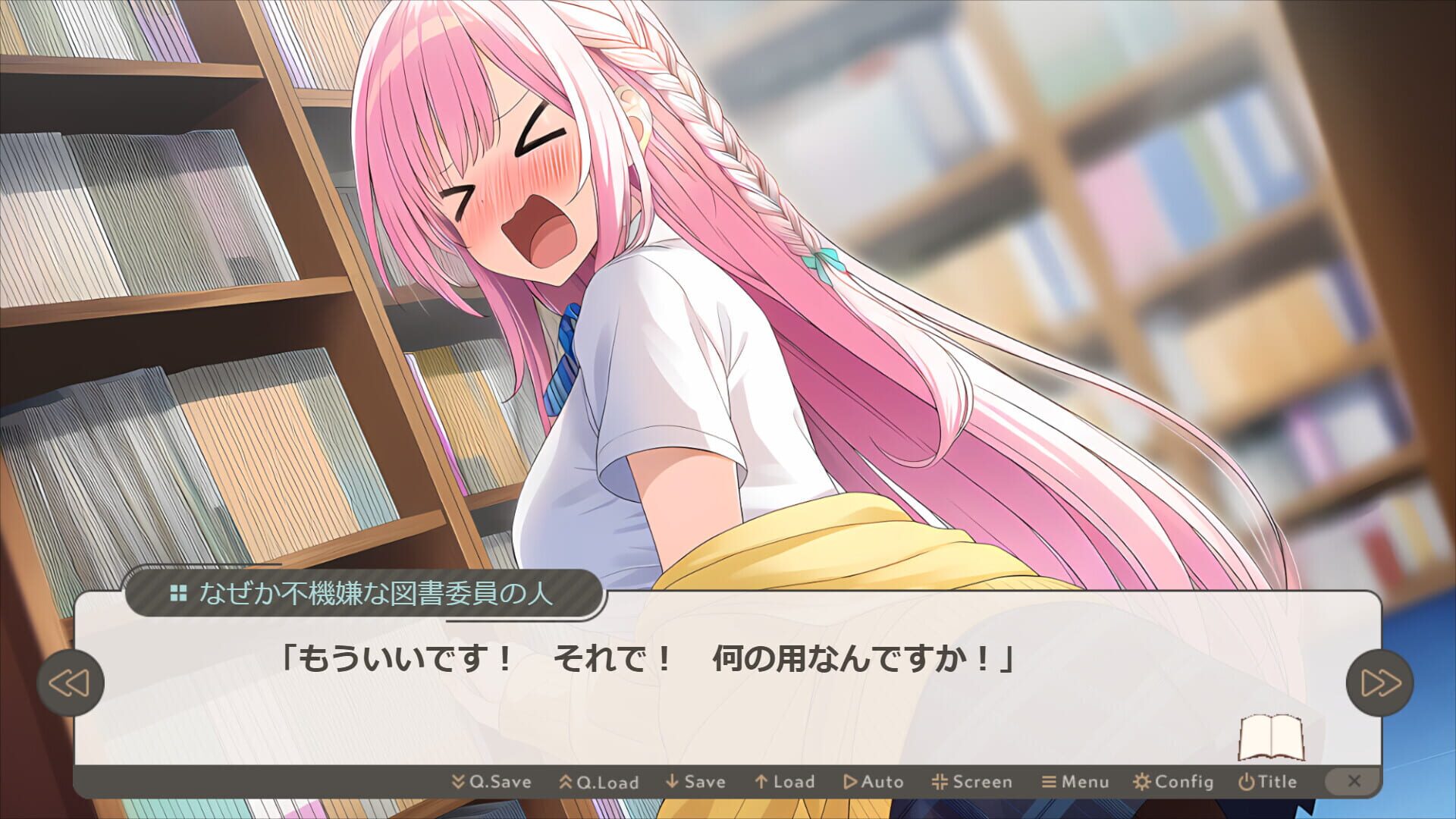Click the Title power icon

point(1246,782)
